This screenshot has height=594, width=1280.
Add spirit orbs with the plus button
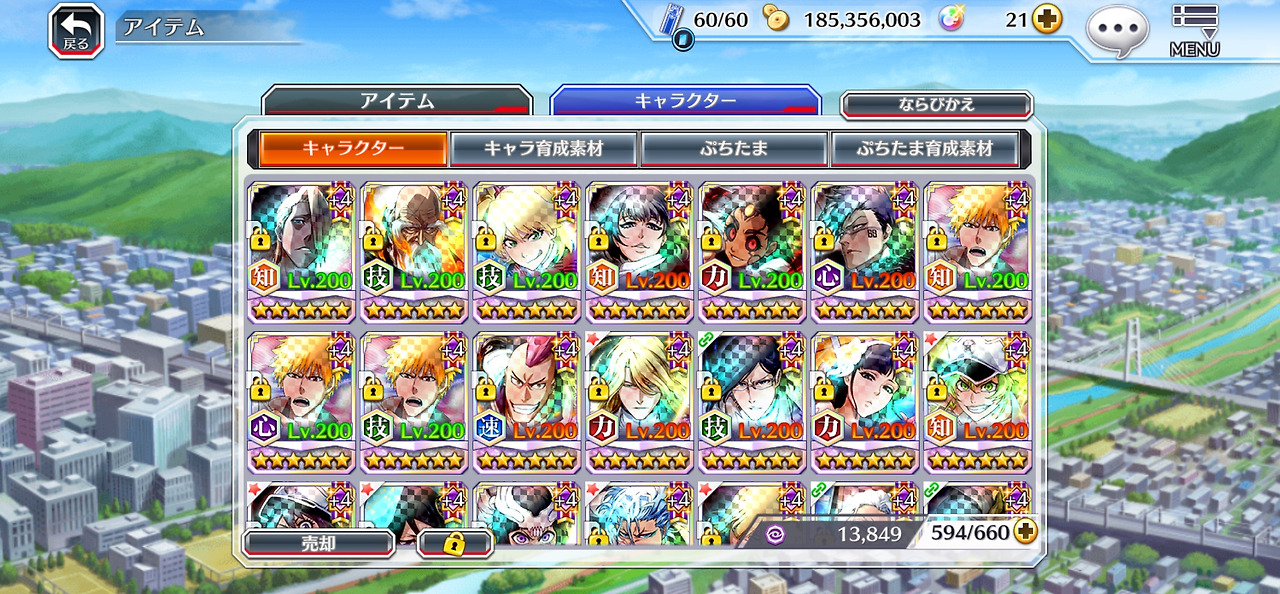tap(1047, 19)
